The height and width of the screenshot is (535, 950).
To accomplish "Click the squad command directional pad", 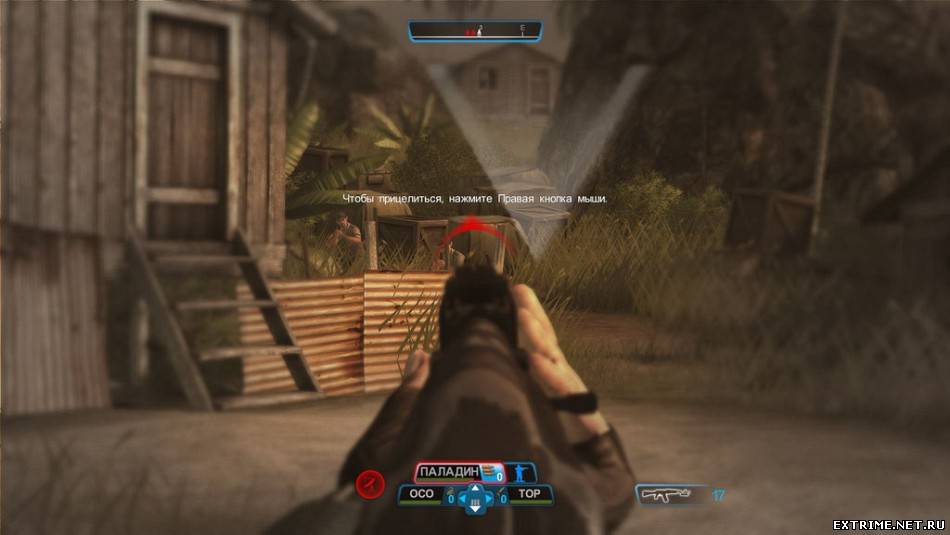I will coord(475,497).
